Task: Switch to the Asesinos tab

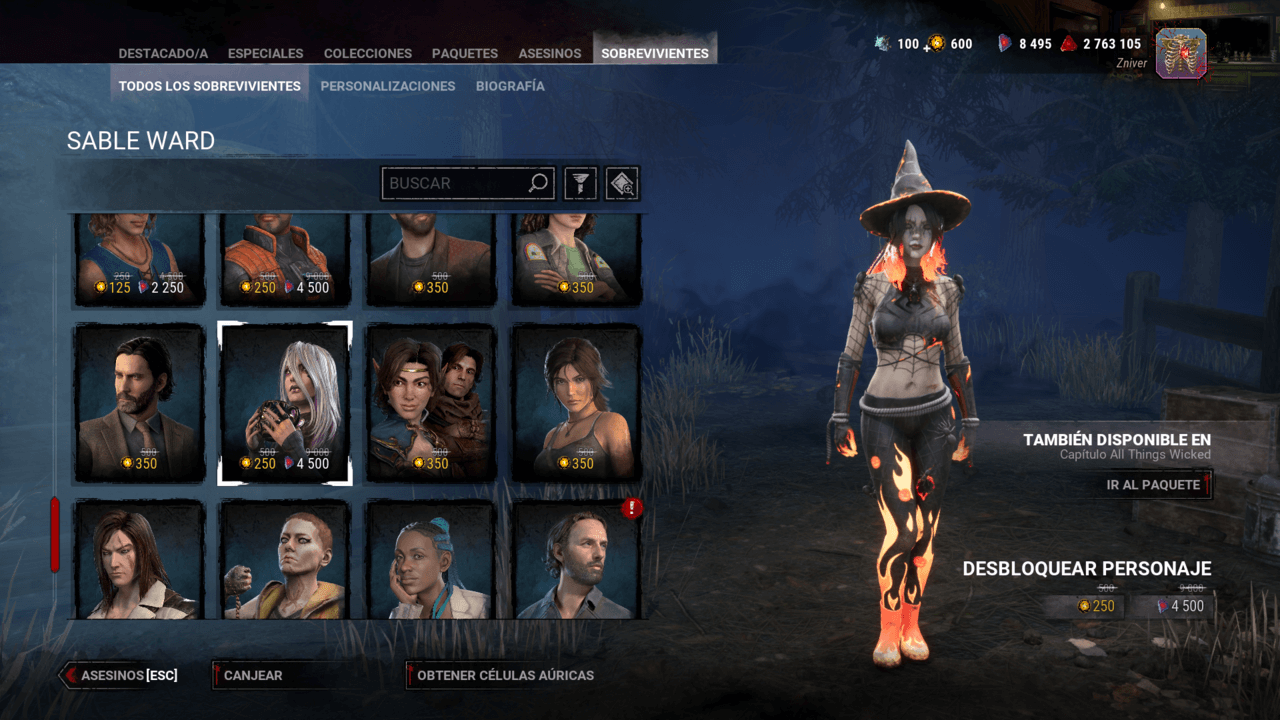Action: pyautogui.click(x=549, y=53)
